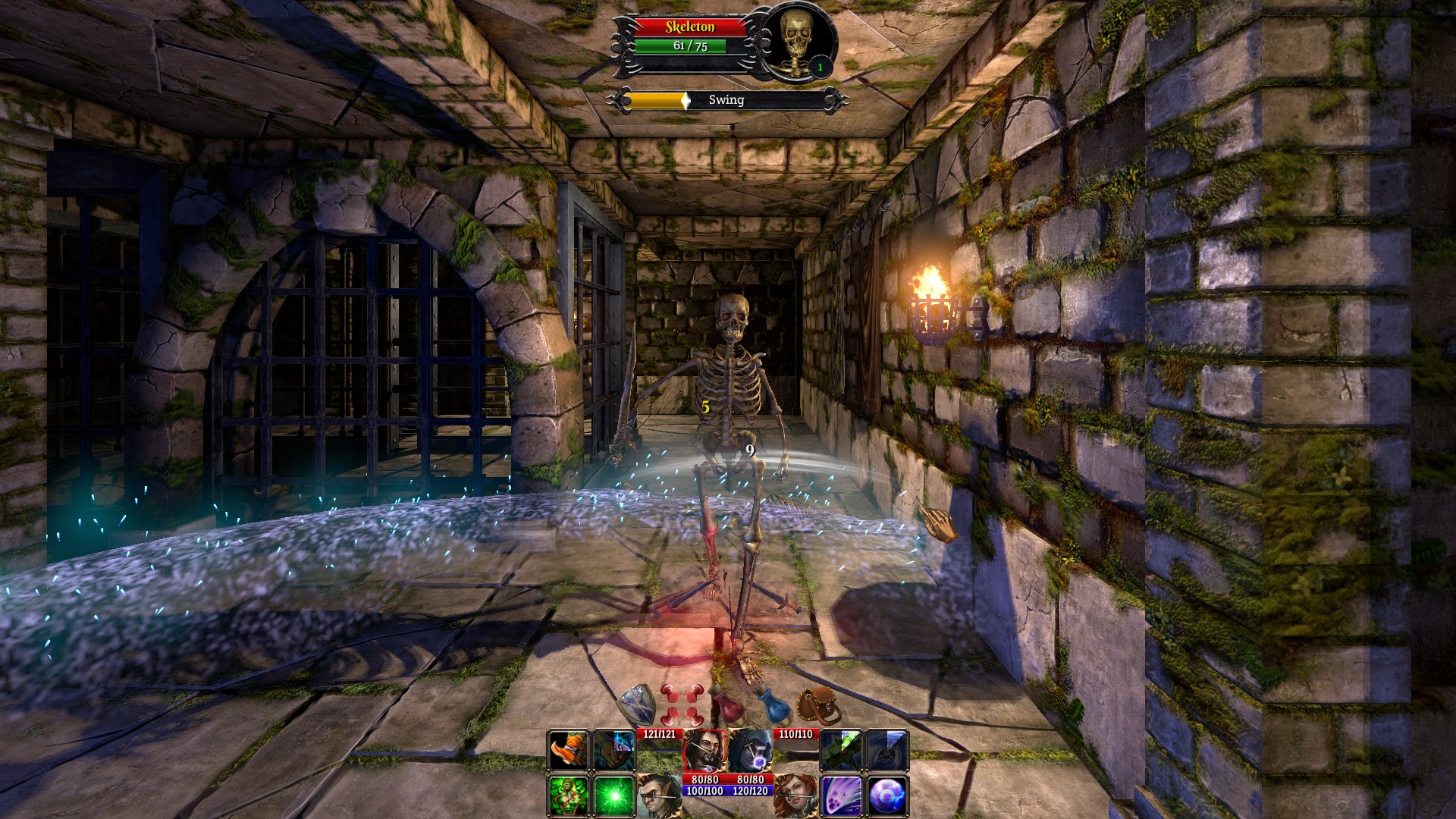Cast the green starburst light spell
Image resolution: width=1456 pixels, height=819 pixels.
pos(613,795)
